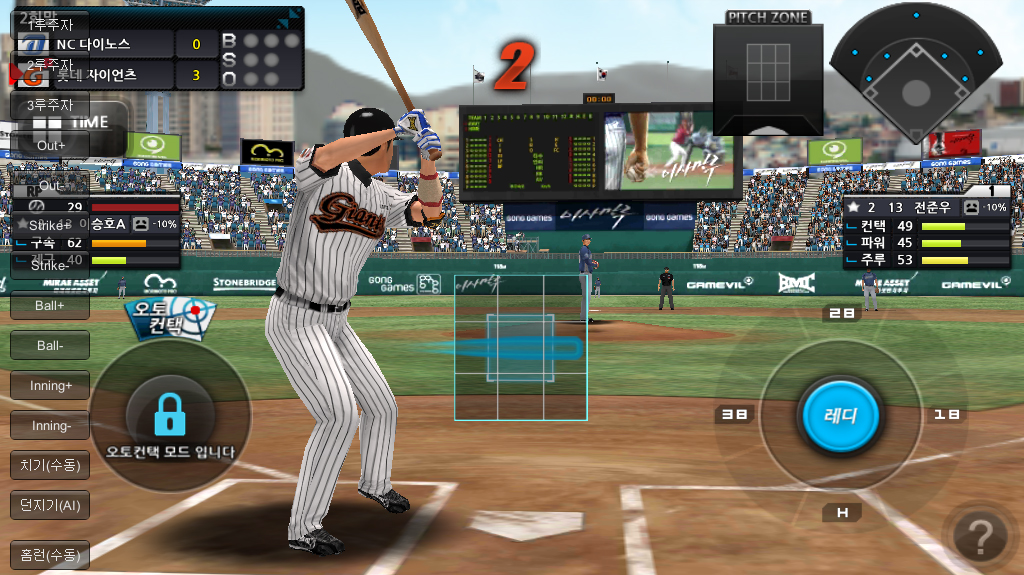1024x575 pixels.
Task: Click the 홈런(수동) home run button
Action: click(x=50, y=554)
